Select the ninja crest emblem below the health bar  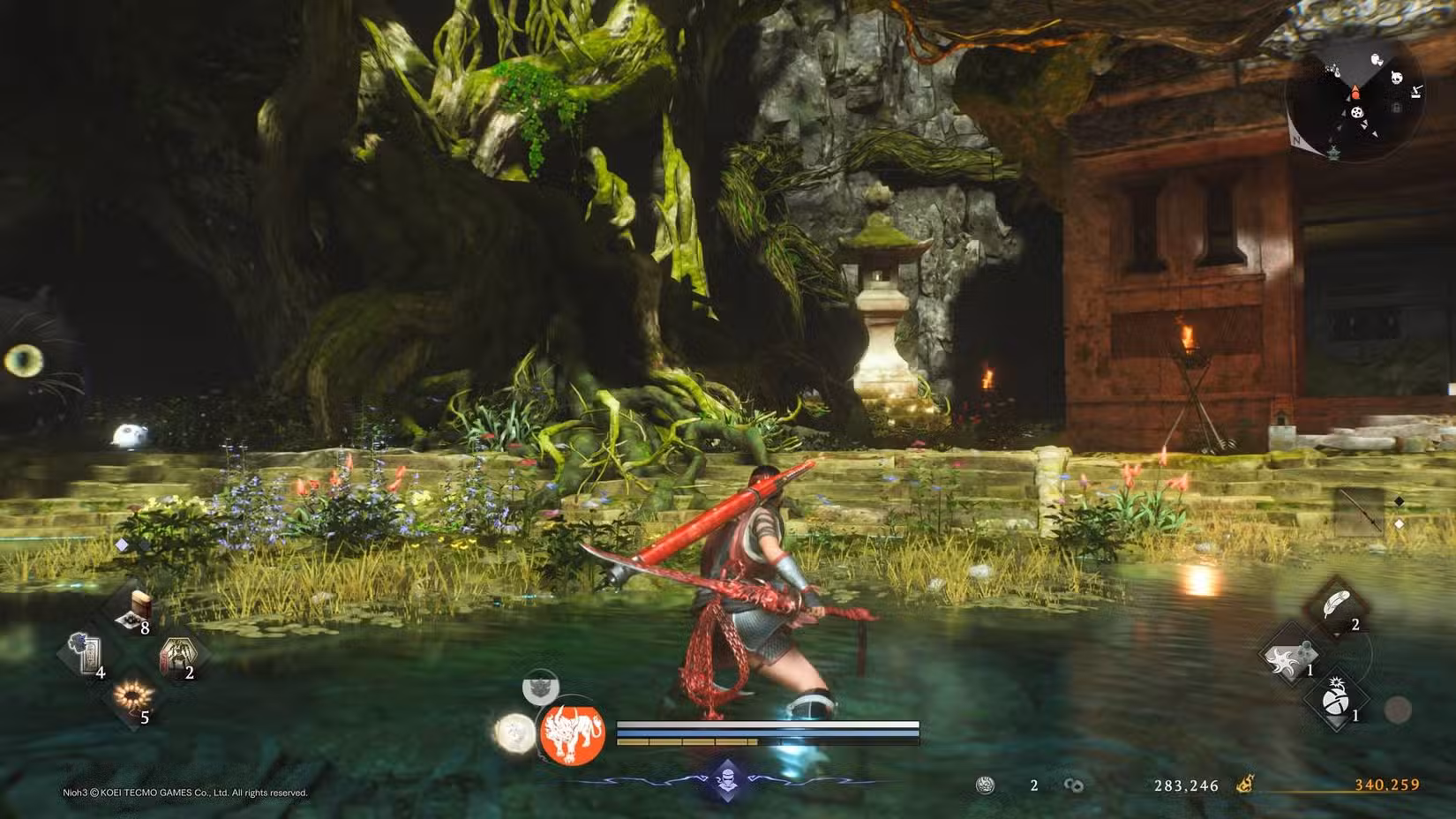point(728,780)
